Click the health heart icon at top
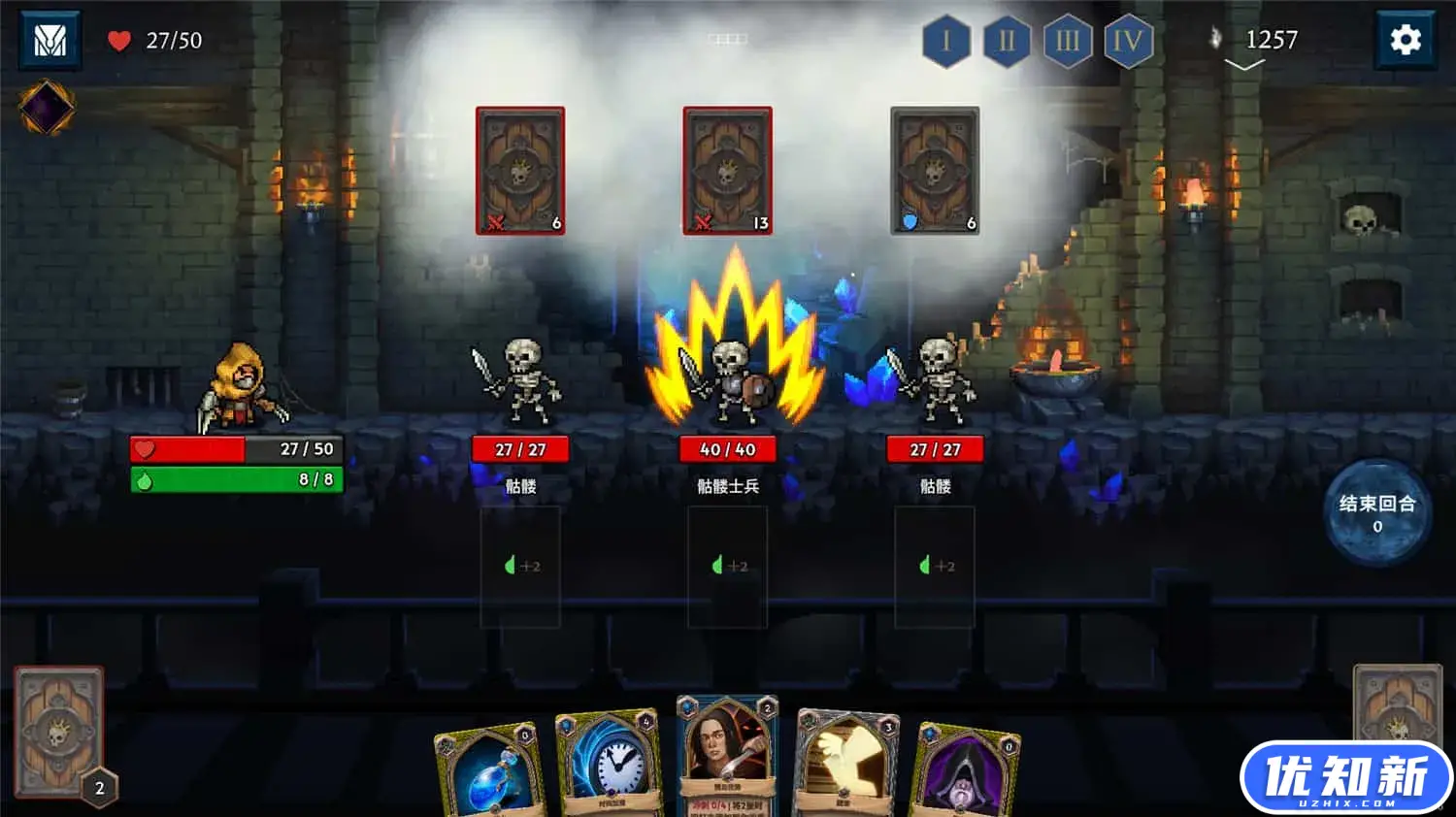The height and width of the screenshot is (817, 1456). point(117,40)
